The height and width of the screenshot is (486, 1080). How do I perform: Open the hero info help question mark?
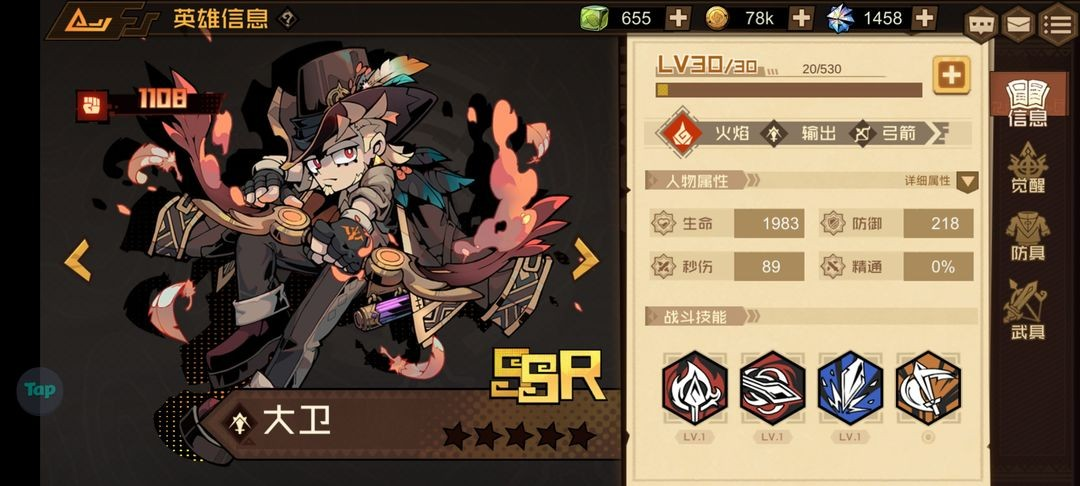point(288,18)
